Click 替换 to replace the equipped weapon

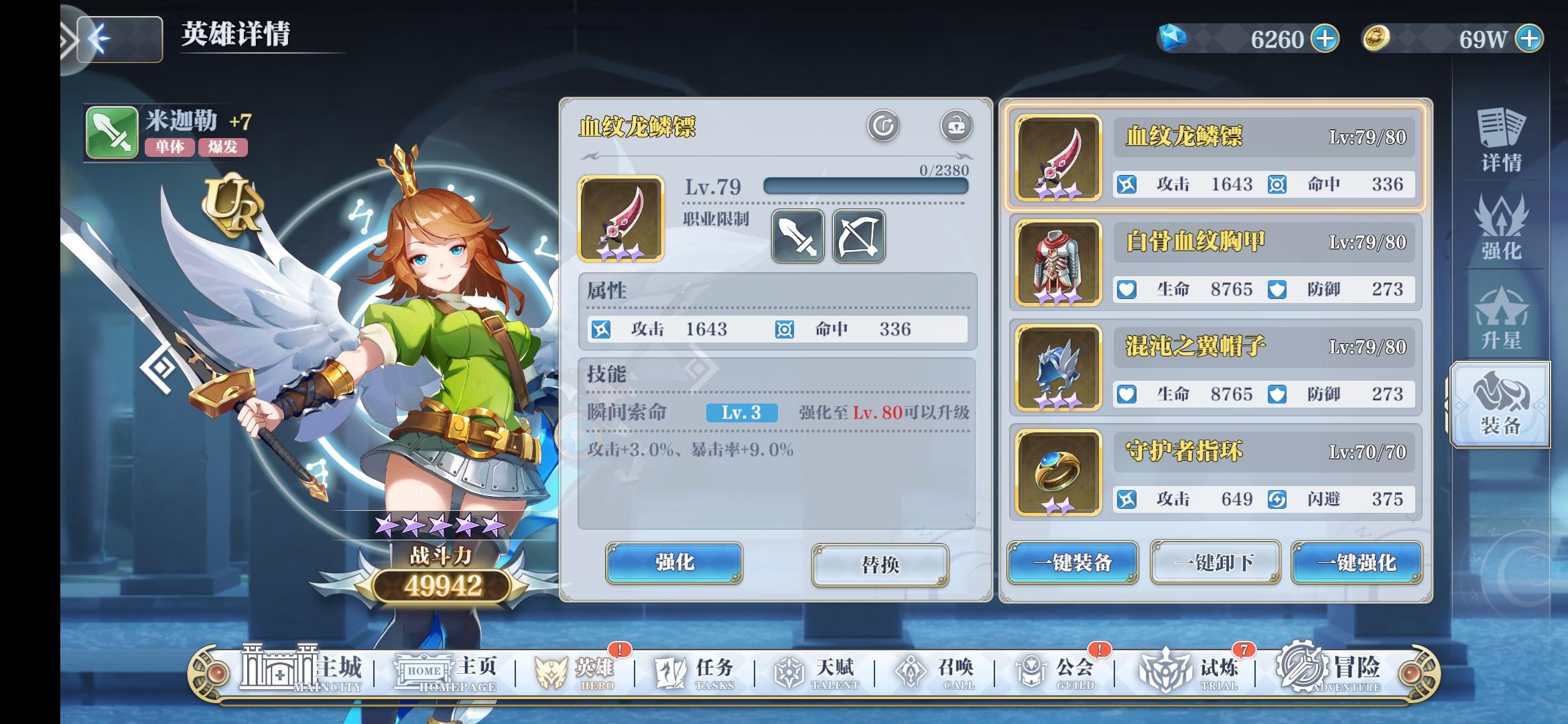[880, 565]
